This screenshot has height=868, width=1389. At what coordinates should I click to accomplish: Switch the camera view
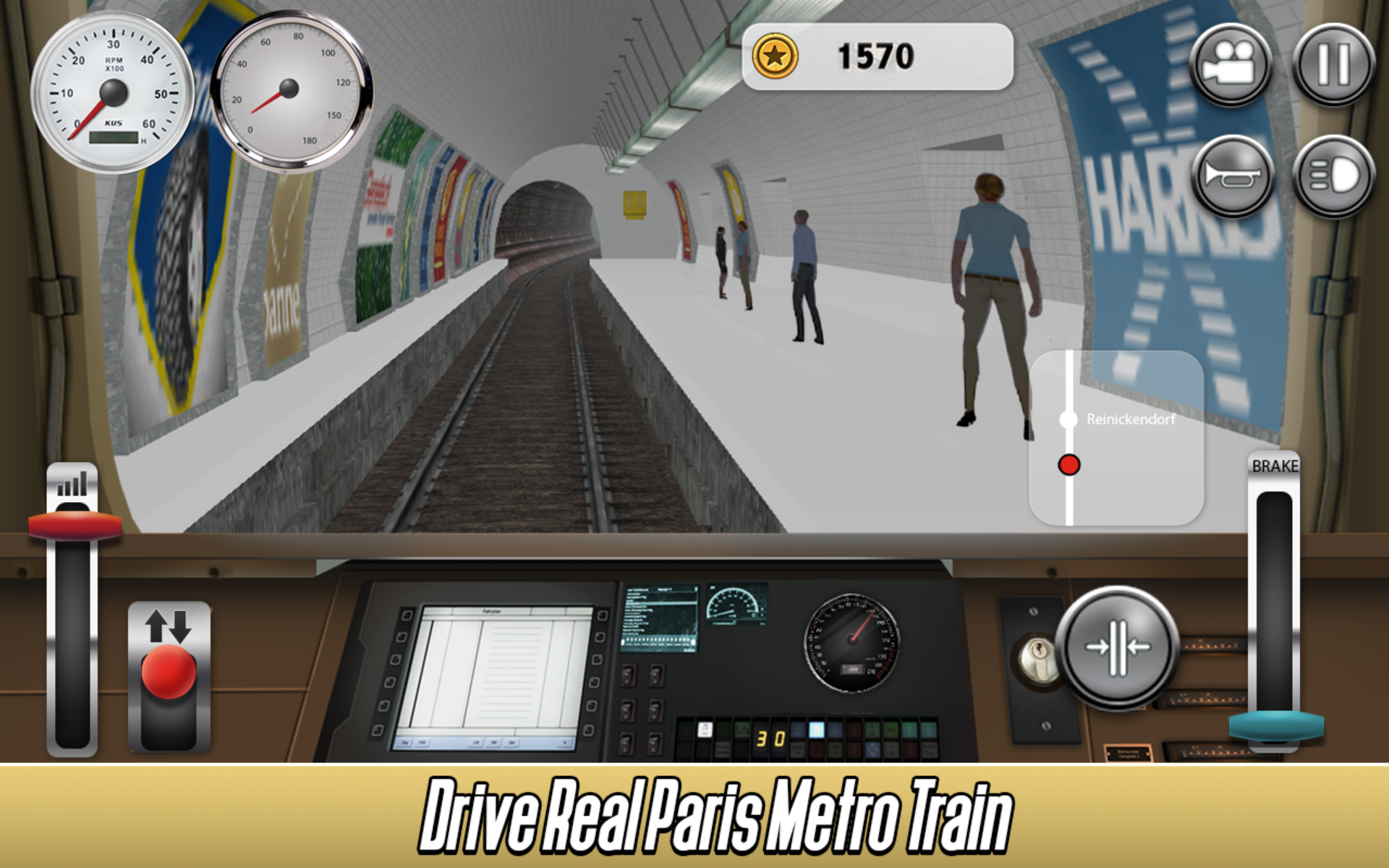(x=1231, y=64)
